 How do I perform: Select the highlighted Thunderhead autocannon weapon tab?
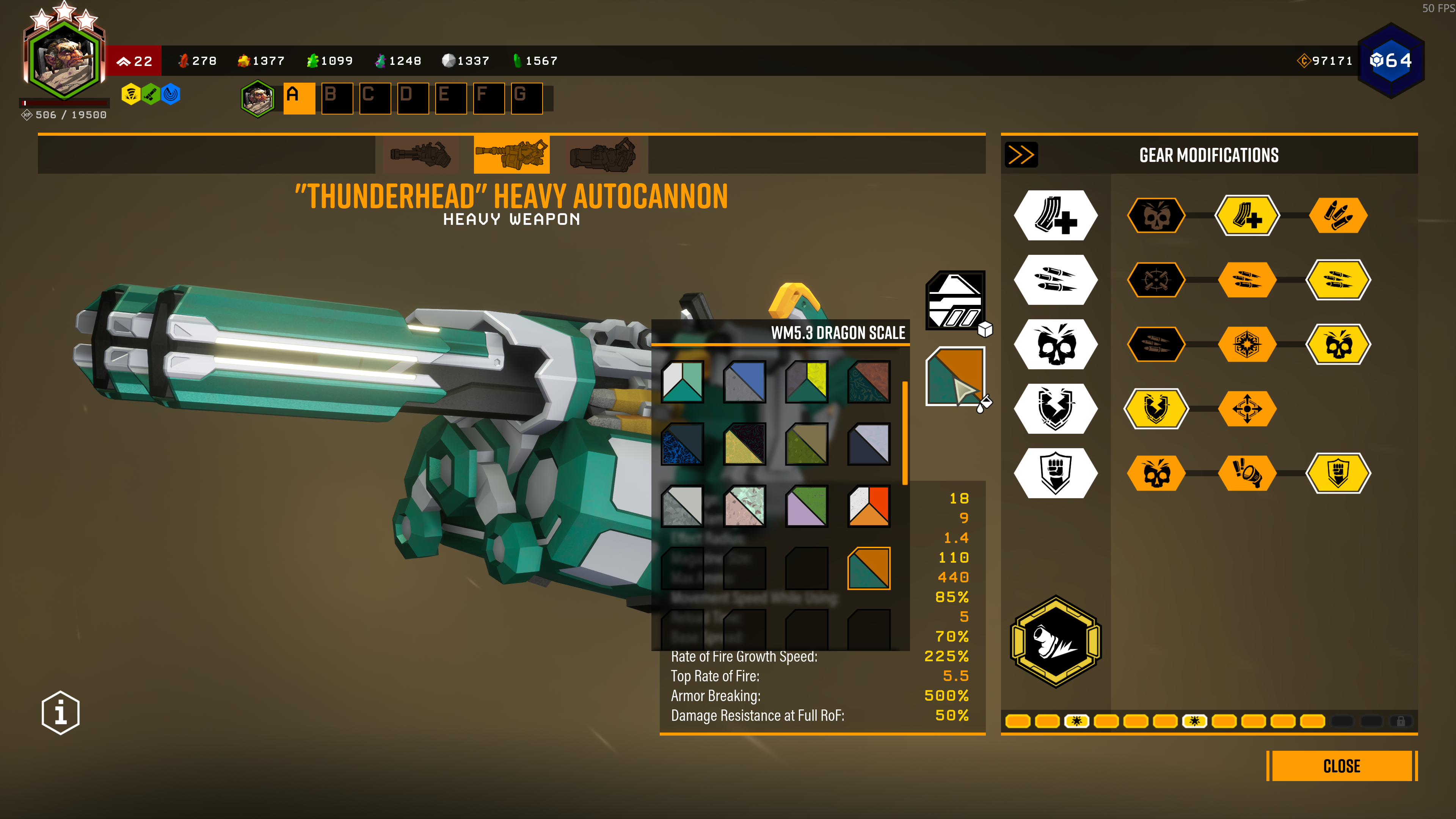pos(511,154)
